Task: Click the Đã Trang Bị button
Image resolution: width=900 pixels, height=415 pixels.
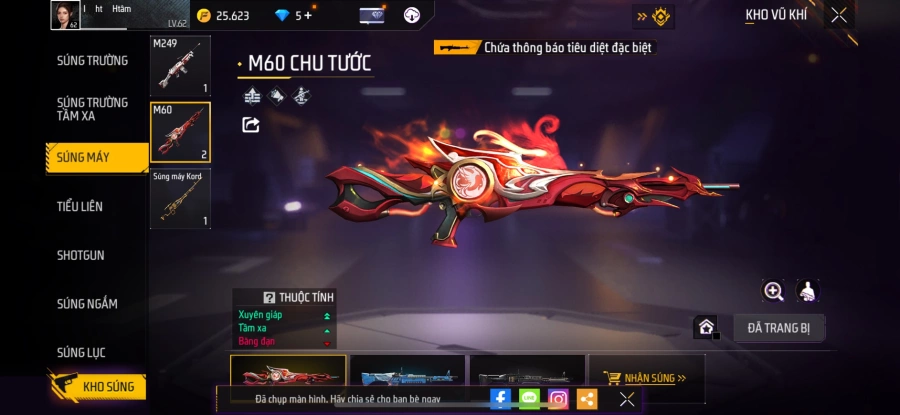Action: click(x=779, y=327)
